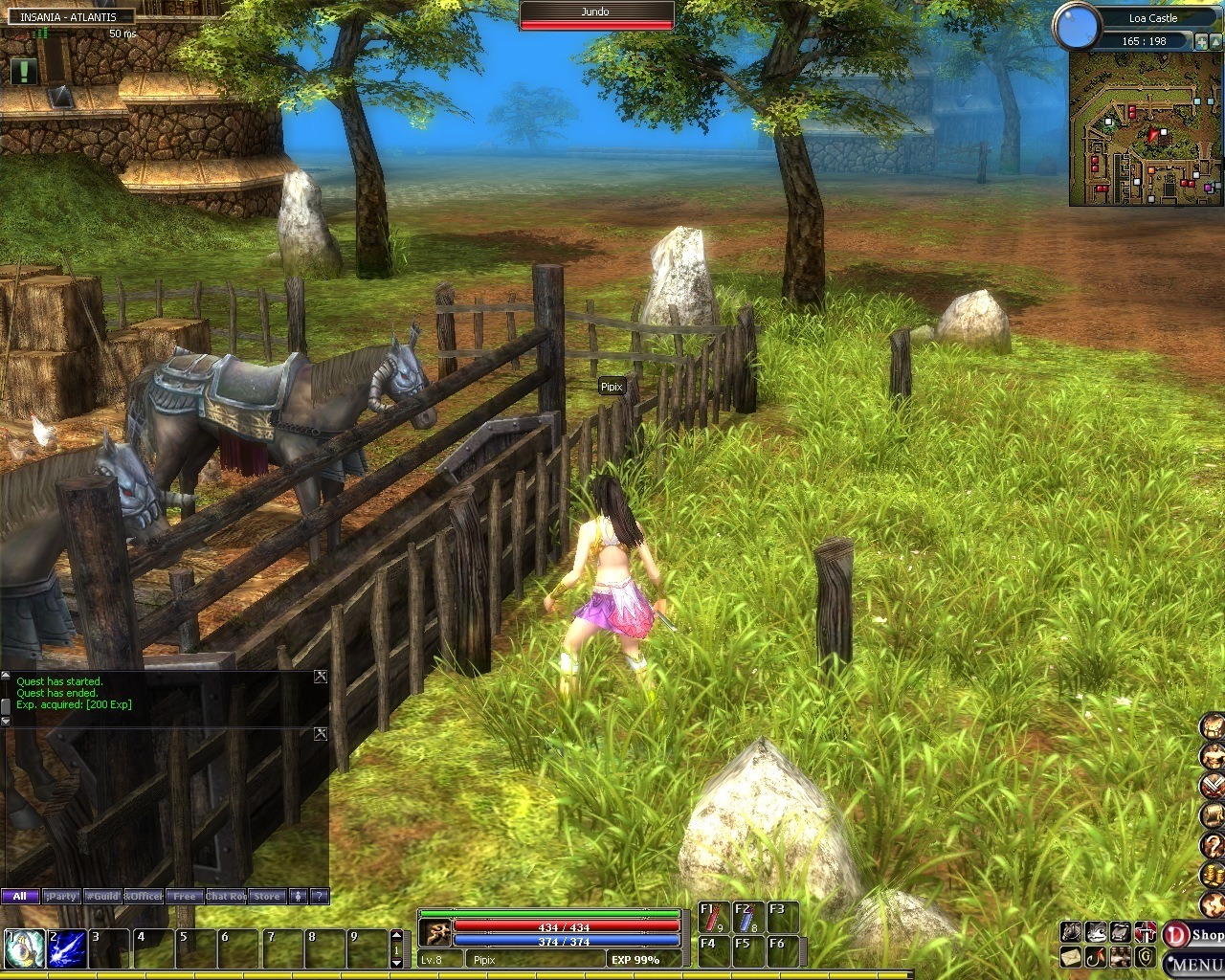Open the guild shield G icon
Viewport: 1225px width, 980px height.
[1146, 956]
